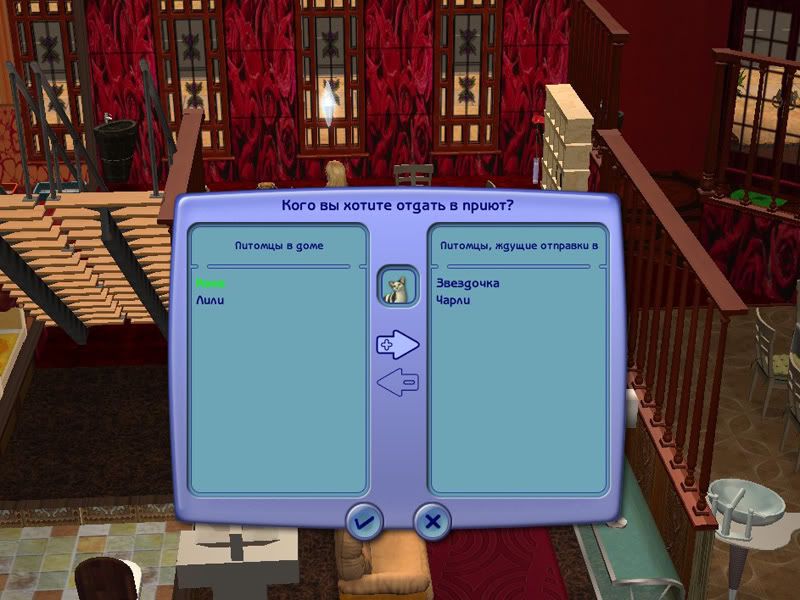Viewport: 800px width, 600px height.
Task: Confirm with the checkmark button
Action: point(364,521)
